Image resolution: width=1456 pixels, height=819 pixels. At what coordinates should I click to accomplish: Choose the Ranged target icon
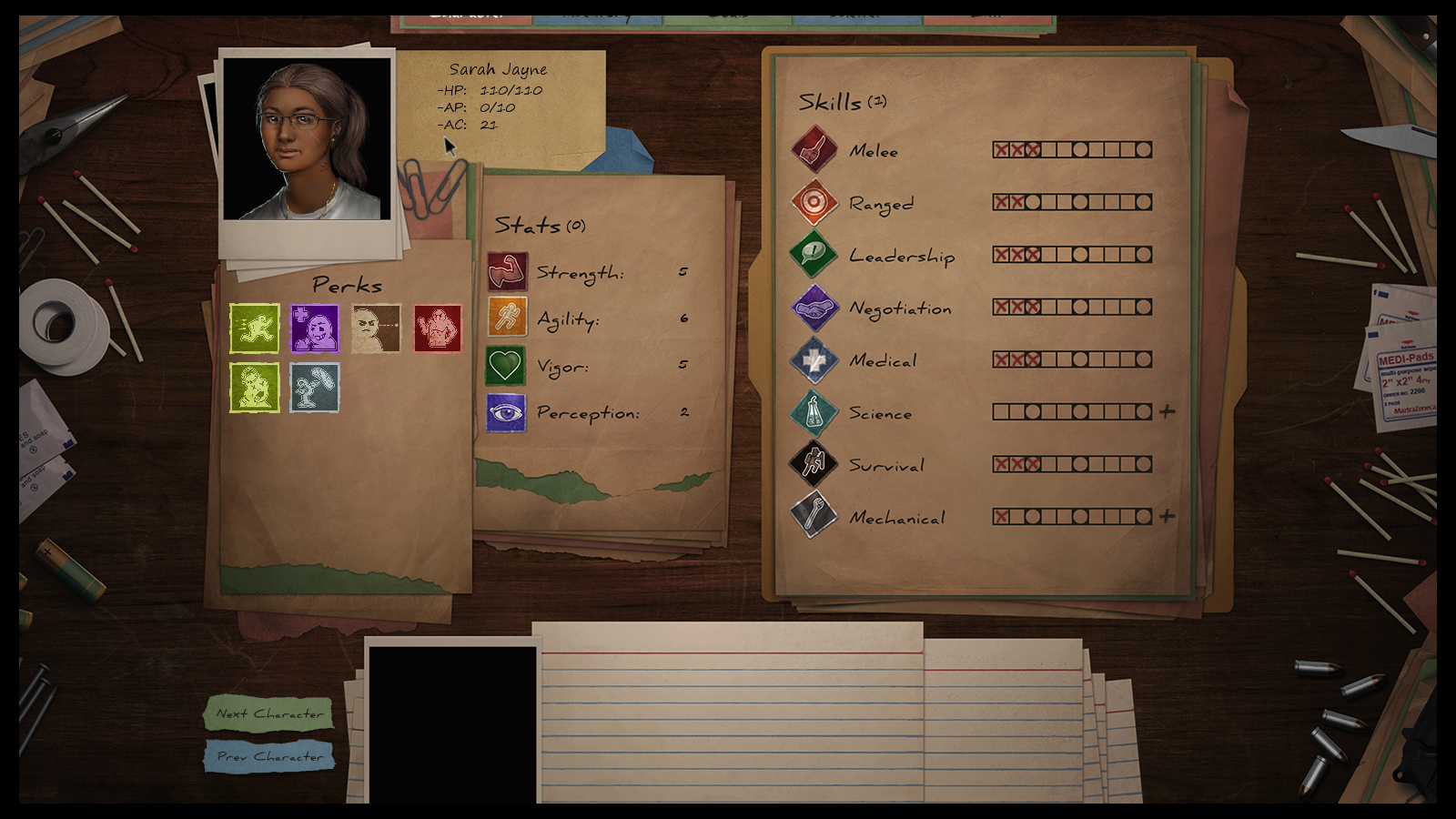(814, 202)
